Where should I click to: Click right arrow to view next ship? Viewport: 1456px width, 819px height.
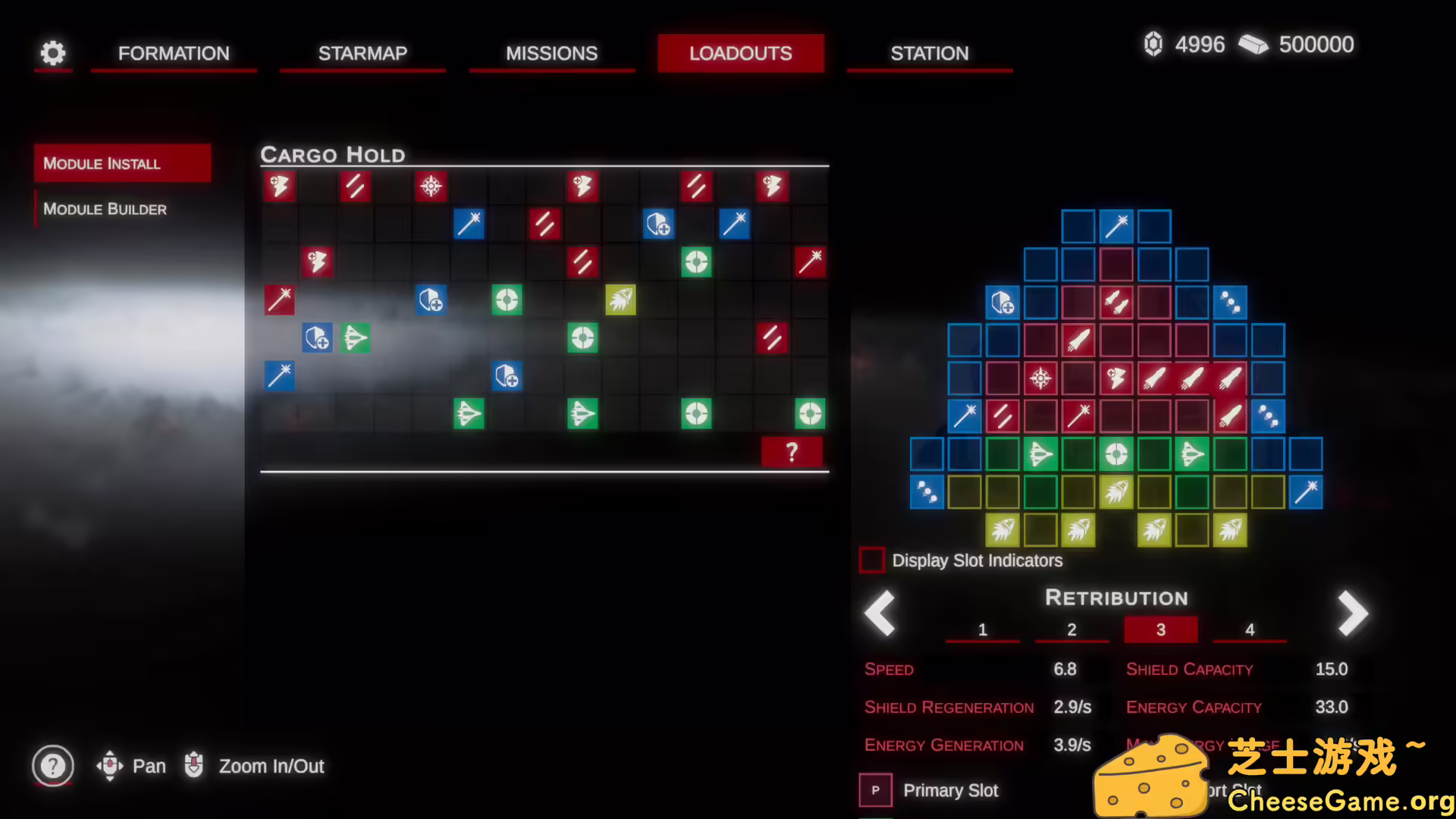click(x=1353, y=613)
